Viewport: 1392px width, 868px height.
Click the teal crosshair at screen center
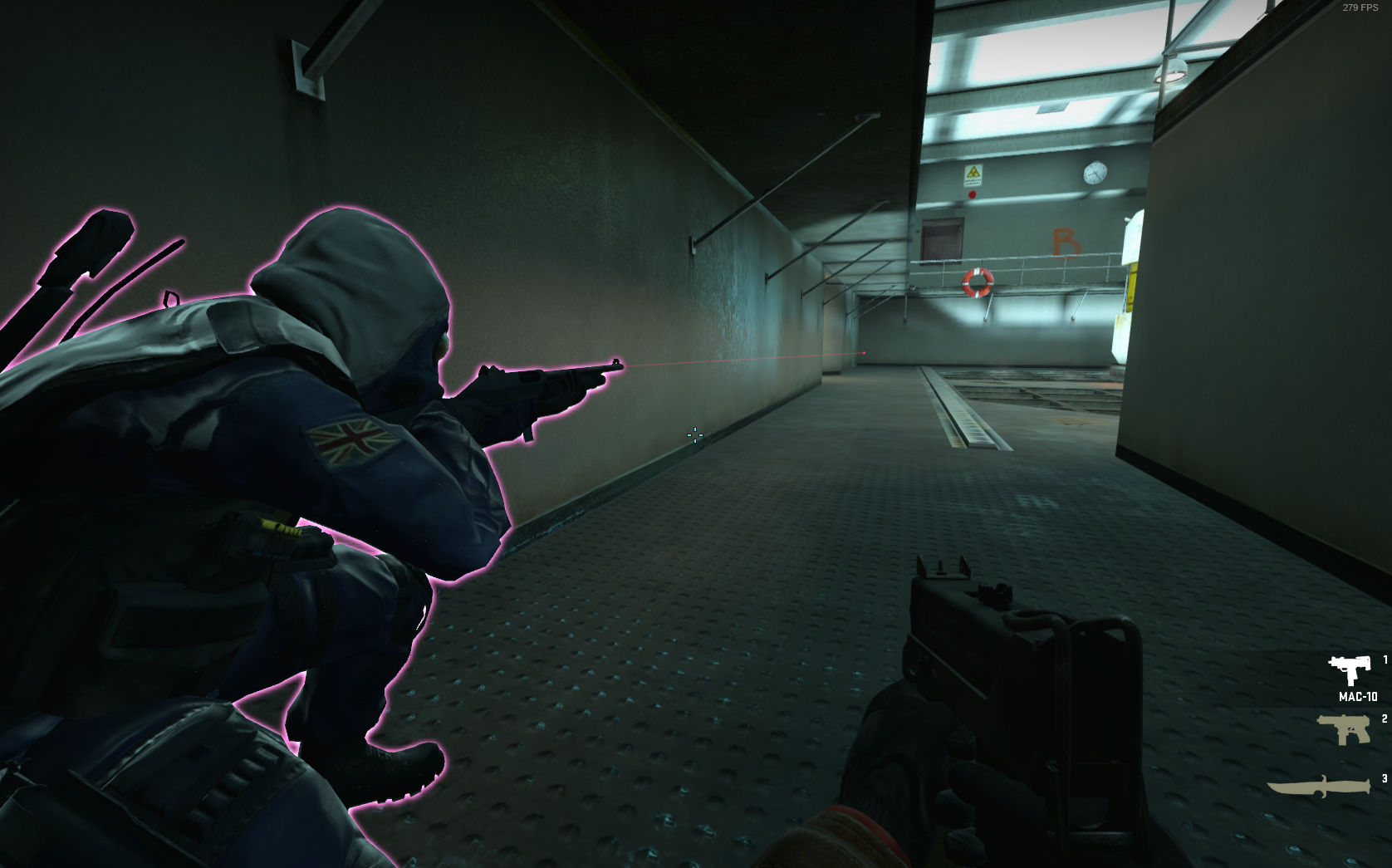coord(694,435)
